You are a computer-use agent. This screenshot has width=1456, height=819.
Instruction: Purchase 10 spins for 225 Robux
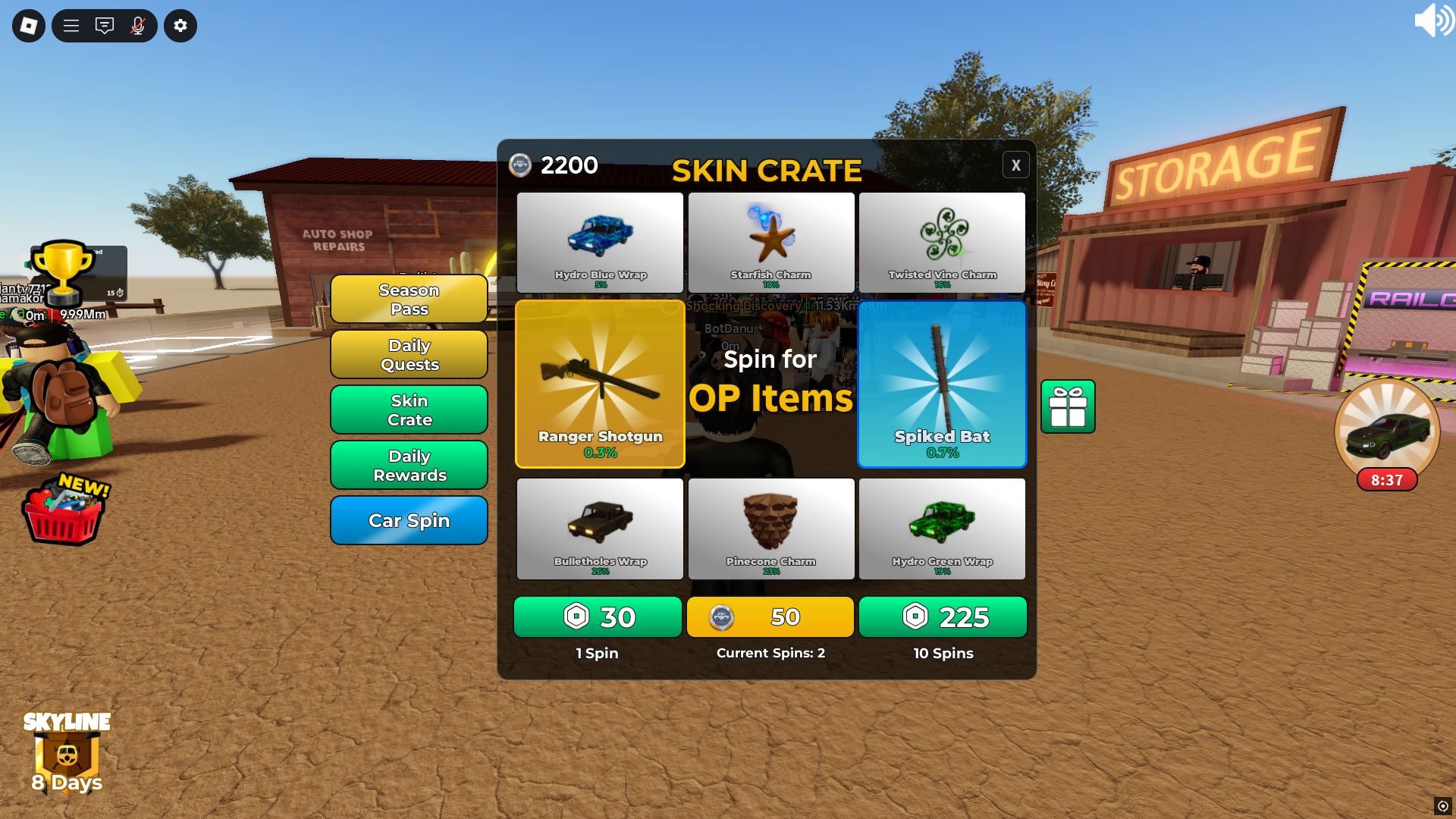click(x=943, y=617)
